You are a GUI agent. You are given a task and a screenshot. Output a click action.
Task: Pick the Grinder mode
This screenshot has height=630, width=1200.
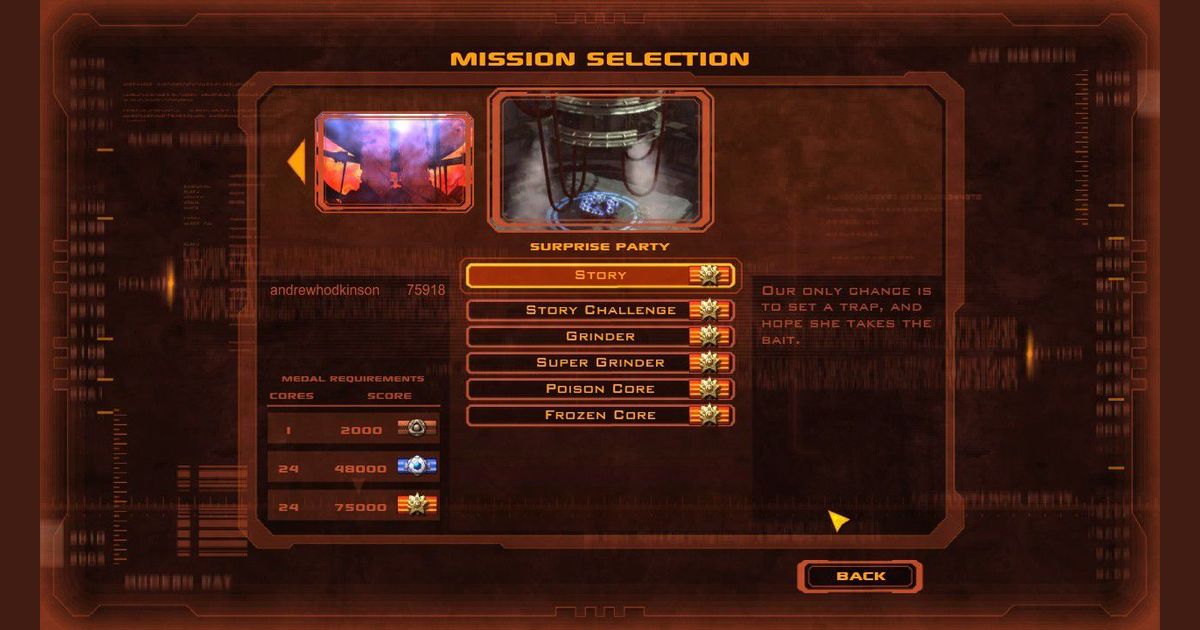[600, 336]
